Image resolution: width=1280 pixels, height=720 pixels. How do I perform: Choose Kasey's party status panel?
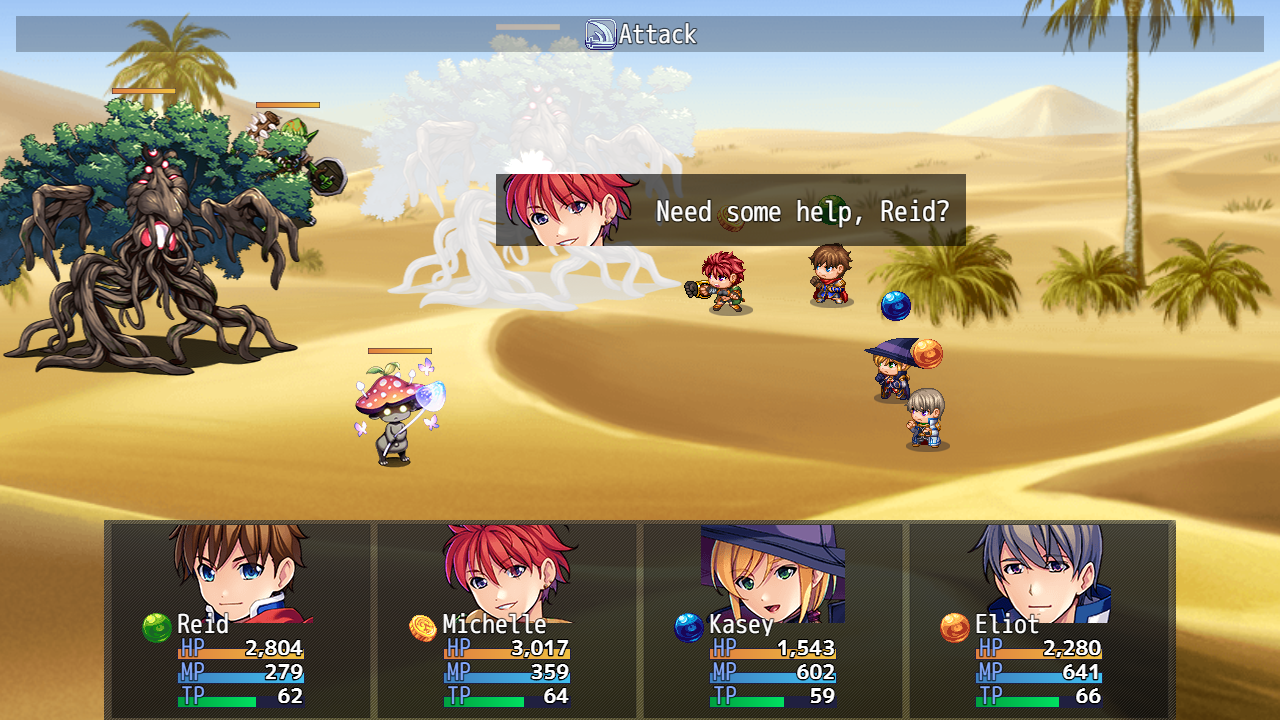pos(772,619)
